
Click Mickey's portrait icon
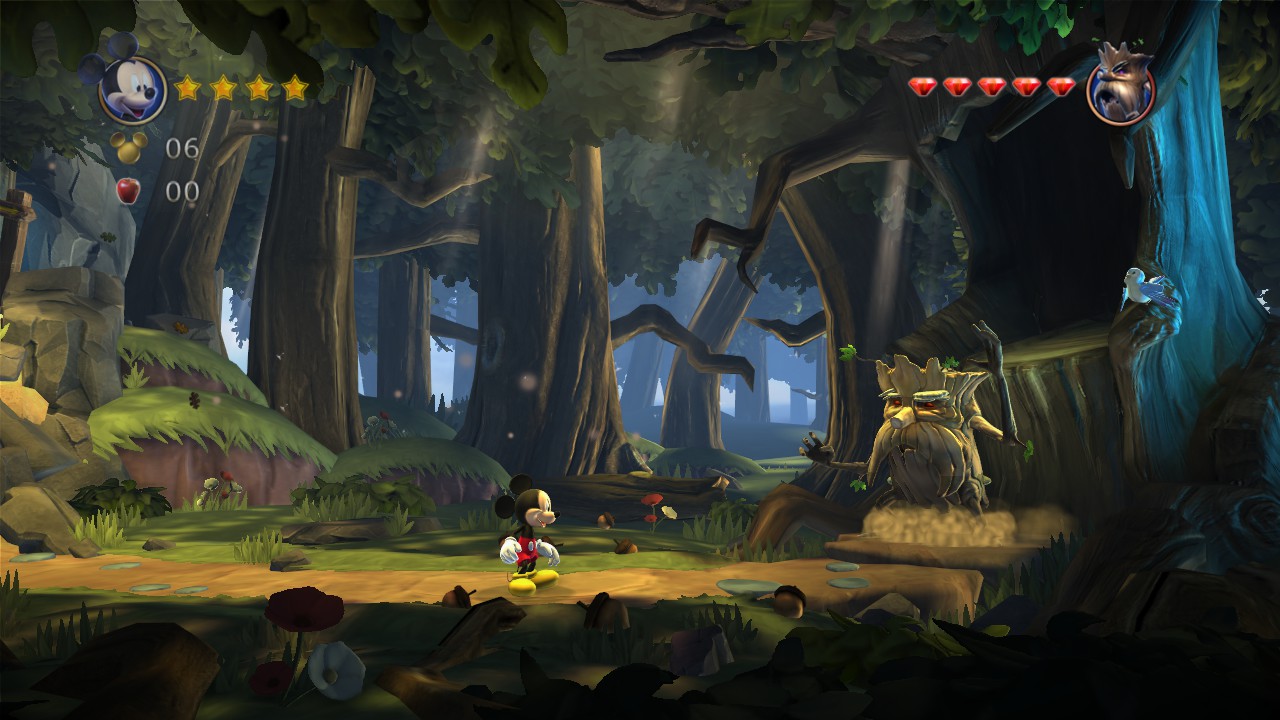point(131,89)
